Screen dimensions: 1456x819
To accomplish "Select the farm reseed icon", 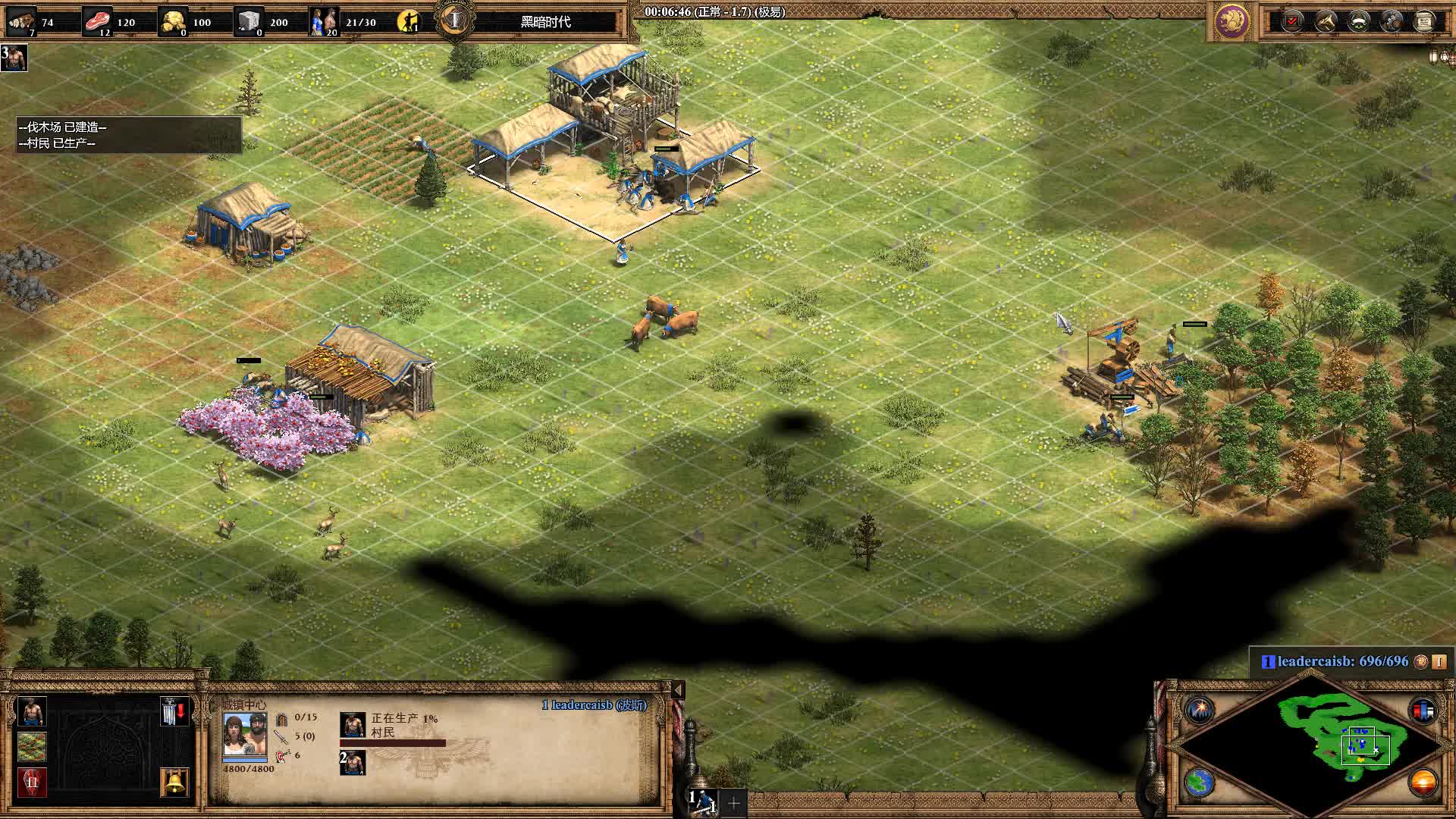I will pyautogui.click(x=31, y=747).
